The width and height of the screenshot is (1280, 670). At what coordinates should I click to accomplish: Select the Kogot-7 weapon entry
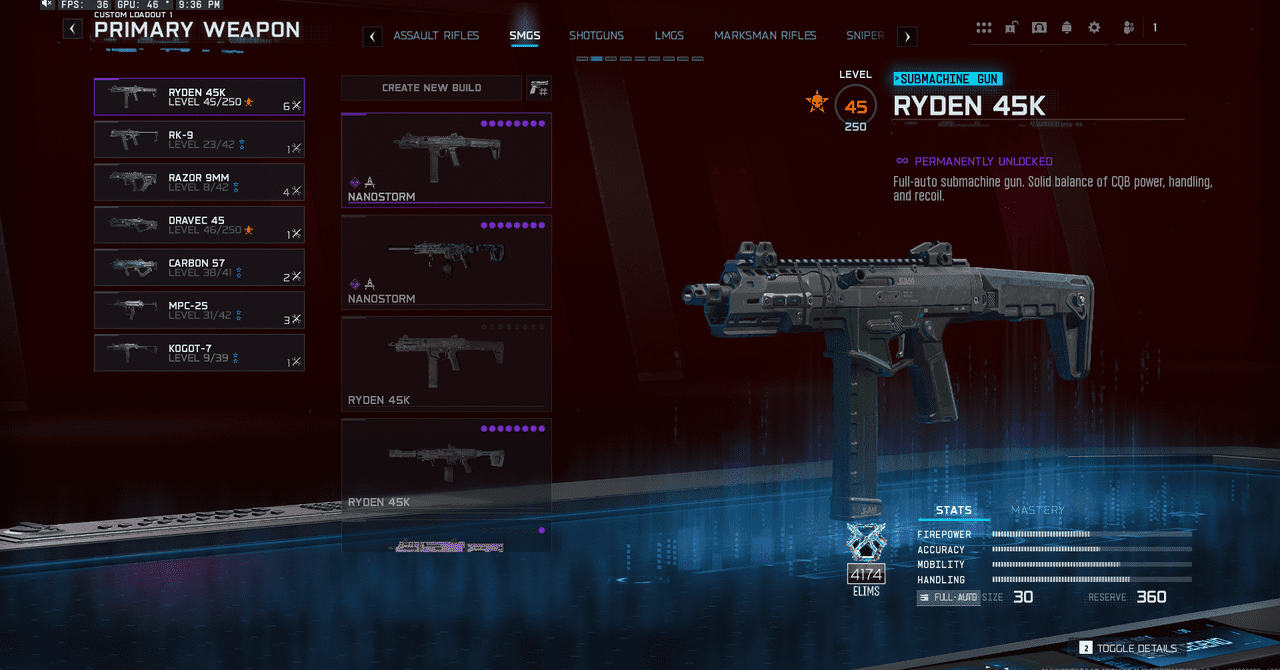[x=199, y=353]
